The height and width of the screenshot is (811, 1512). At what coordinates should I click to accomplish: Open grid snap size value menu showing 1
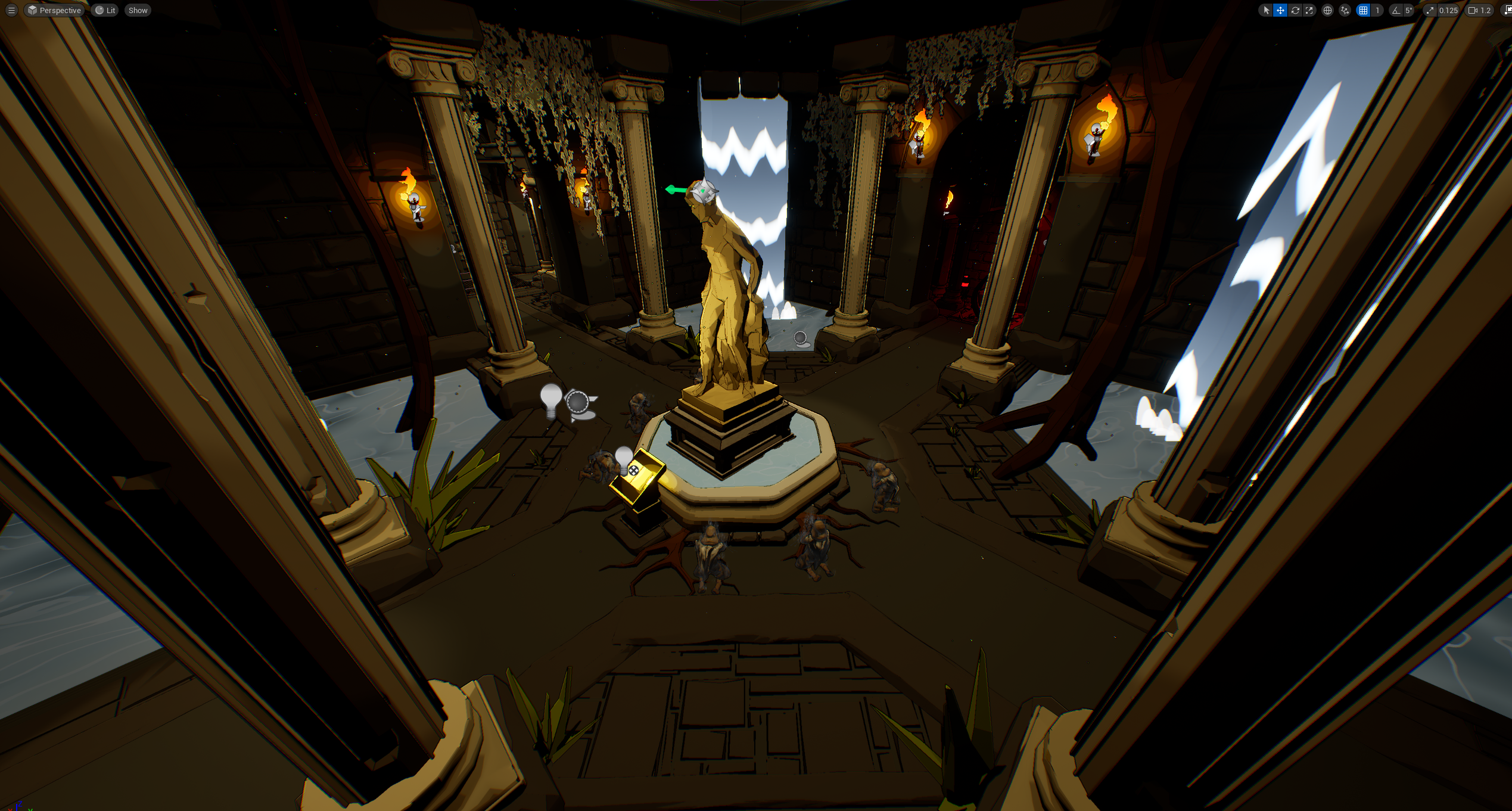click(1377, 10)
